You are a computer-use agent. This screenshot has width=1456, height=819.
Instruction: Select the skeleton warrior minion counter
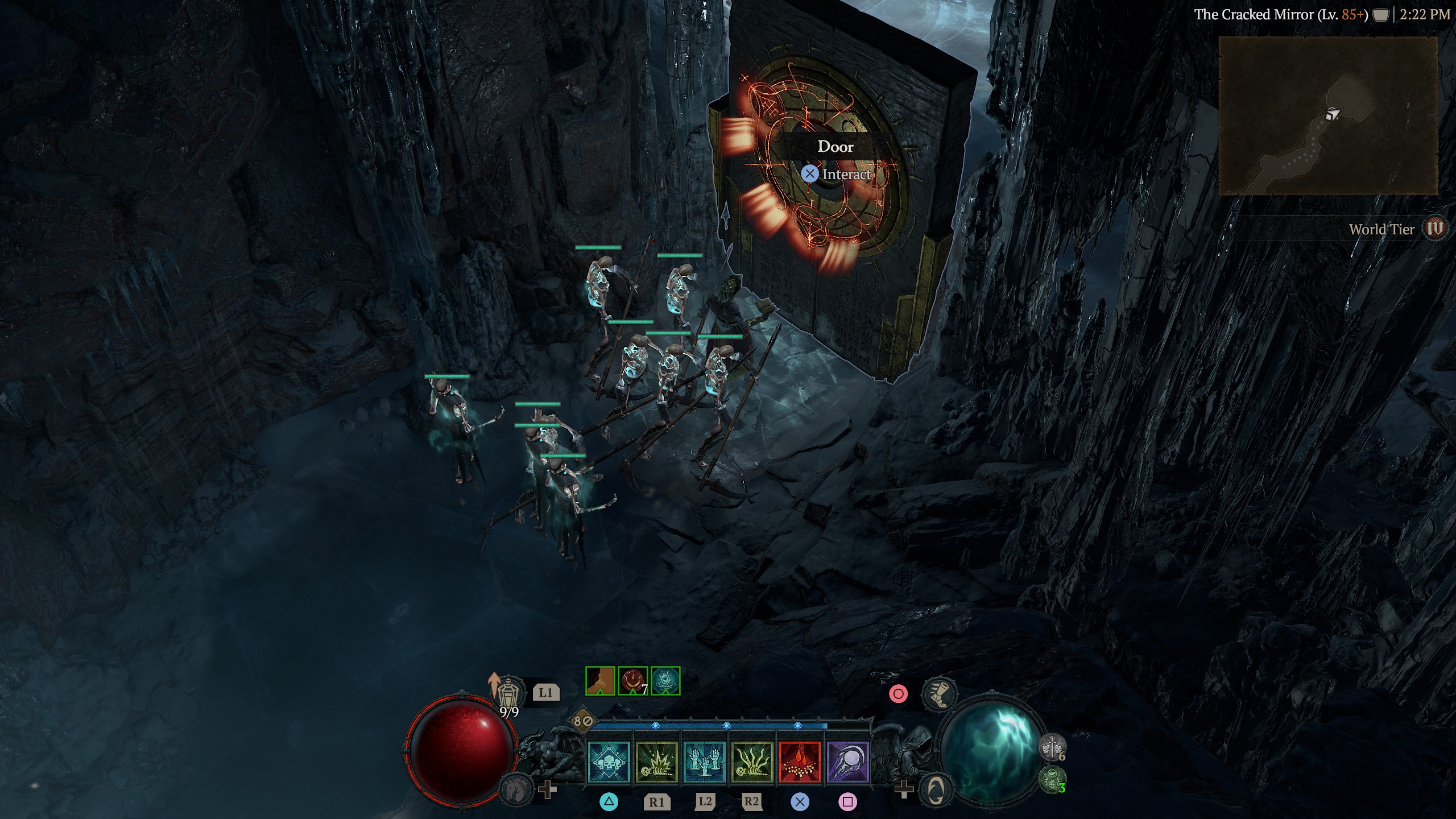pos(1052,747)
